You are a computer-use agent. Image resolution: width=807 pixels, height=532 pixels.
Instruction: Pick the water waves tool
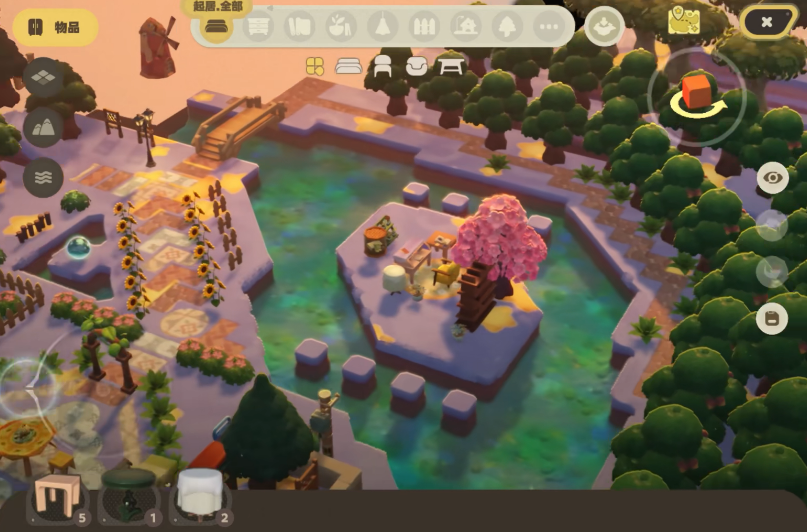pyautogui.click(x=43, y=176)
